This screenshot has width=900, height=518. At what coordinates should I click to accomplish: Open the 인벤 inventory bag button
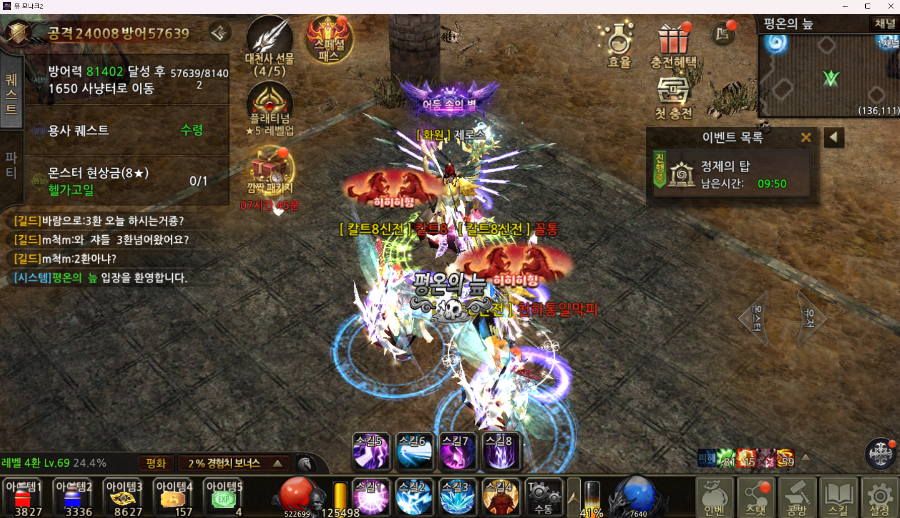click(714, 496)
